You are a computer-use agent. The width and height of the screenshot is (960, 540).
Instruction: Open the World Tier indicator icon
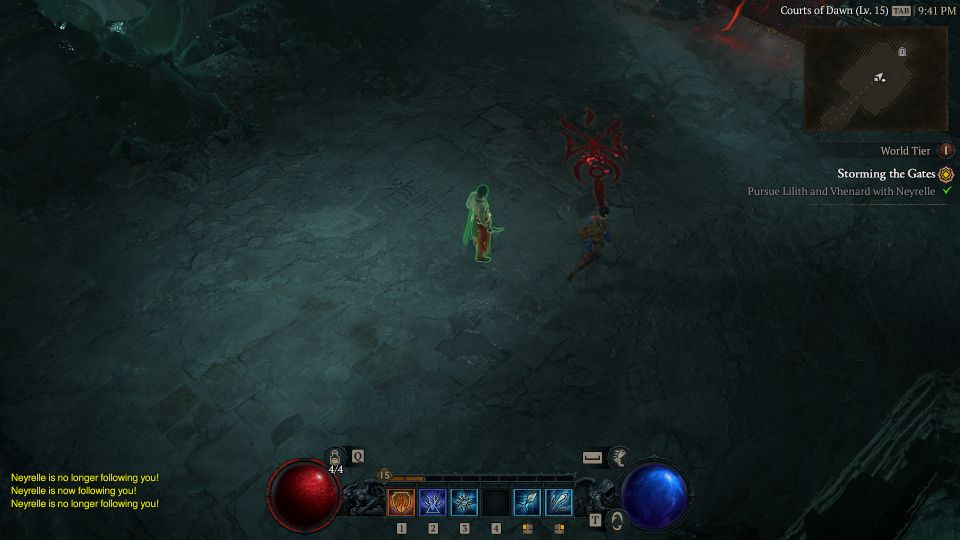click(945, 151)
